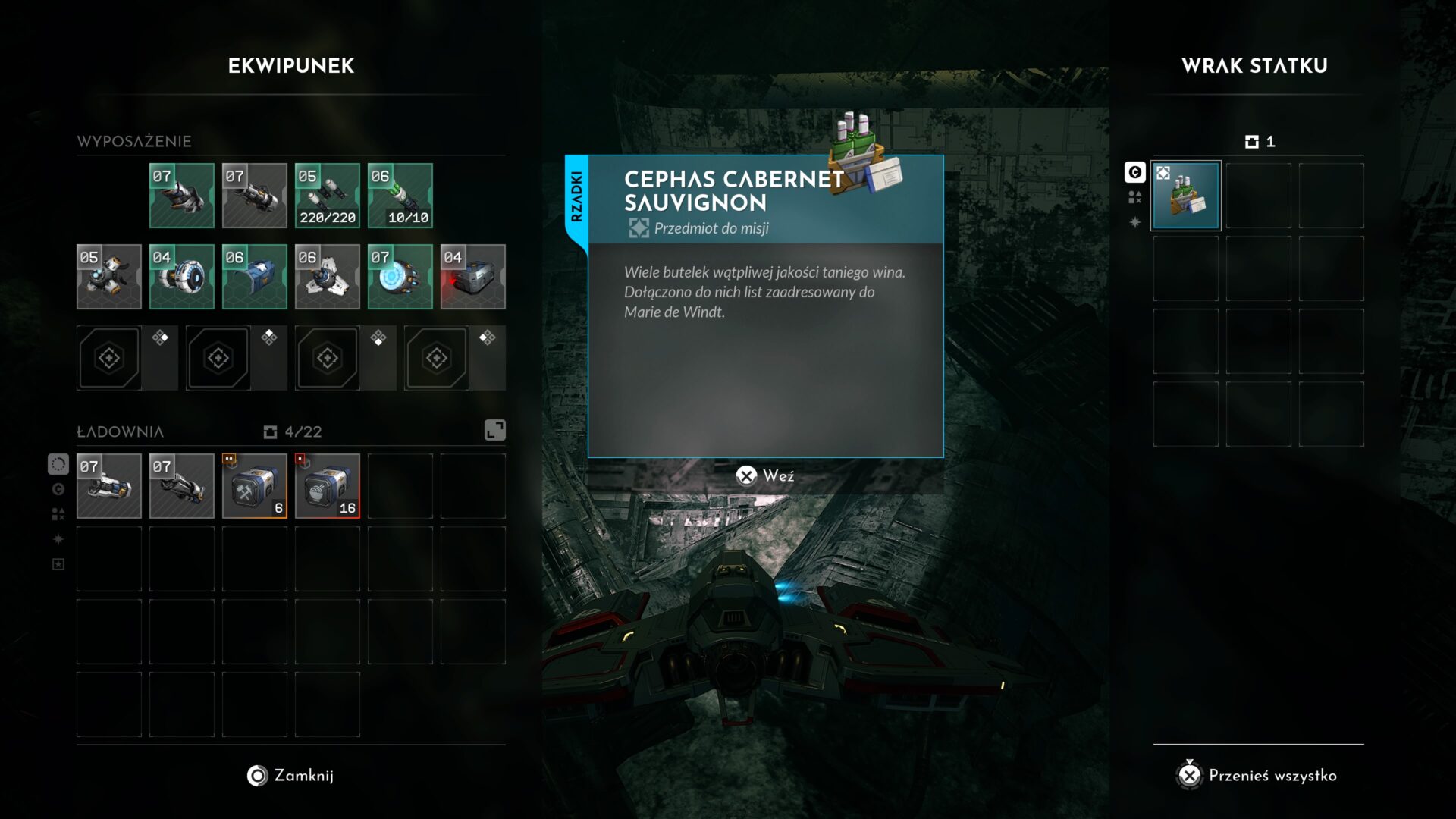Select the cargo crate with count 6
The width and height of the screenshot is (1456, 819).
click(x=255, y=486)
